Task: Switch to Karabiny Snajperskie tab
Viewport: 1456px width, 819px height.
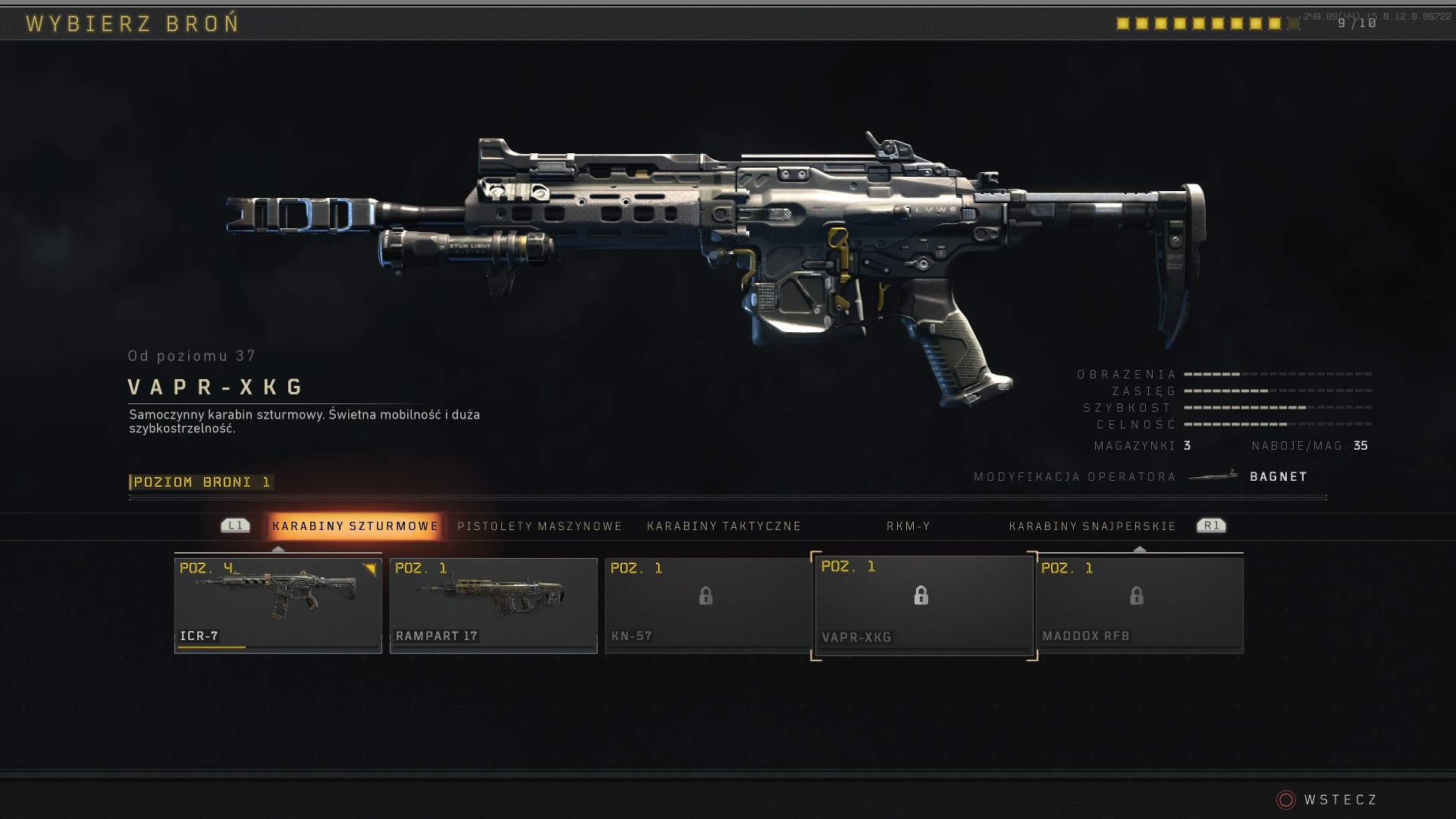Action: point(1092,526)
